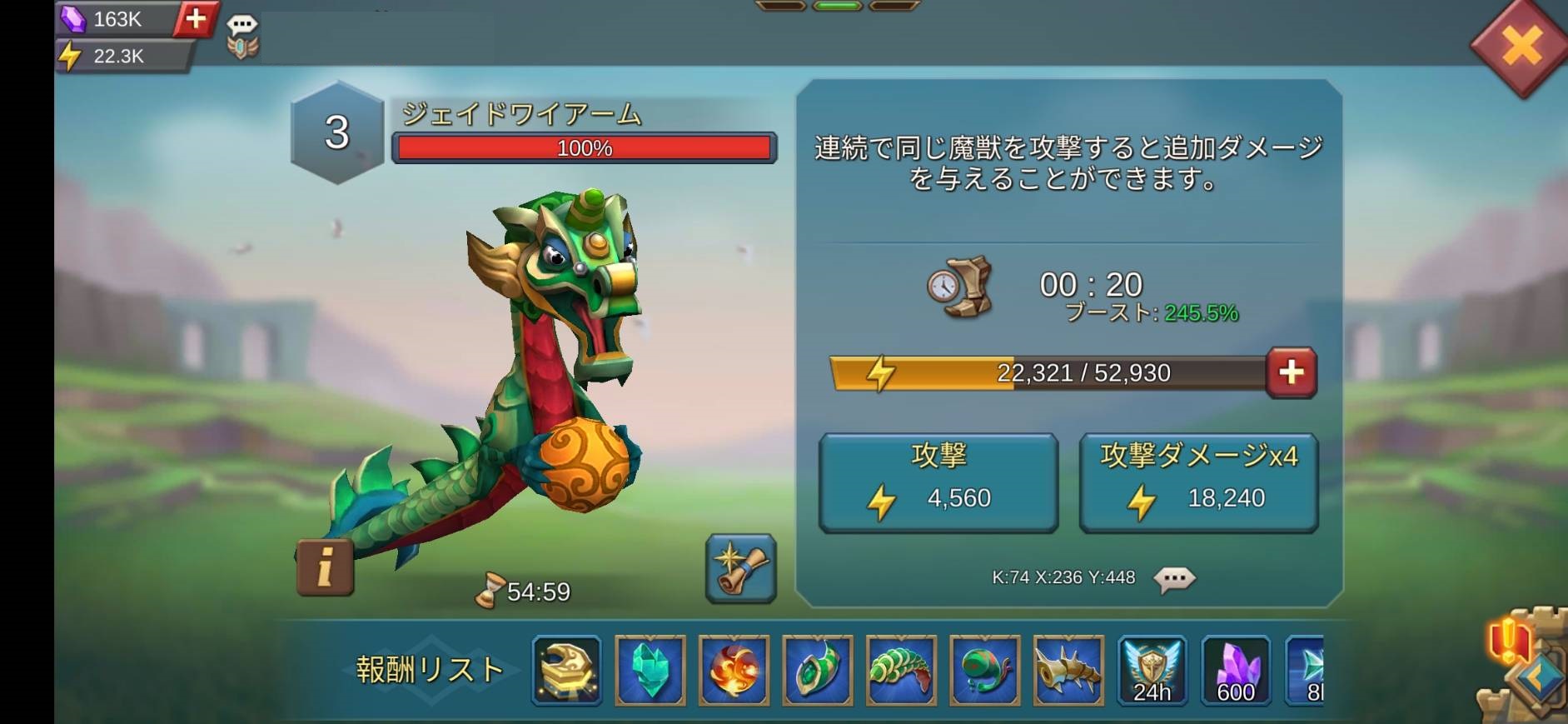View the gold treasure chest reward
Image resolution: width=1568 pixels, height=724 pixels.
(x=567, y=671)
